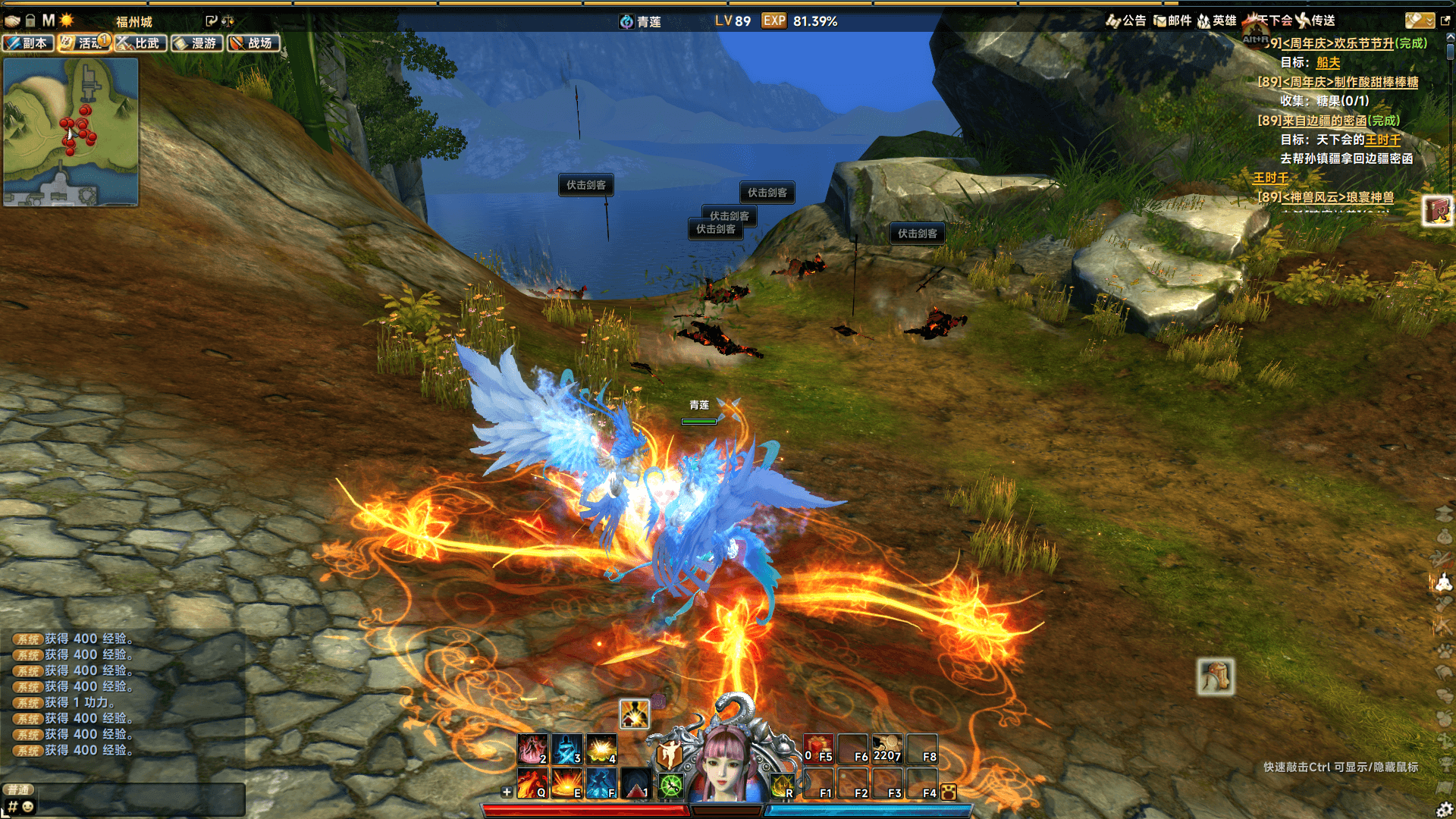Screen dimensions: 1456x819
Task: Enter the 战场 battlefield menu
Action: pyautogui.click(x=253, y=43)
